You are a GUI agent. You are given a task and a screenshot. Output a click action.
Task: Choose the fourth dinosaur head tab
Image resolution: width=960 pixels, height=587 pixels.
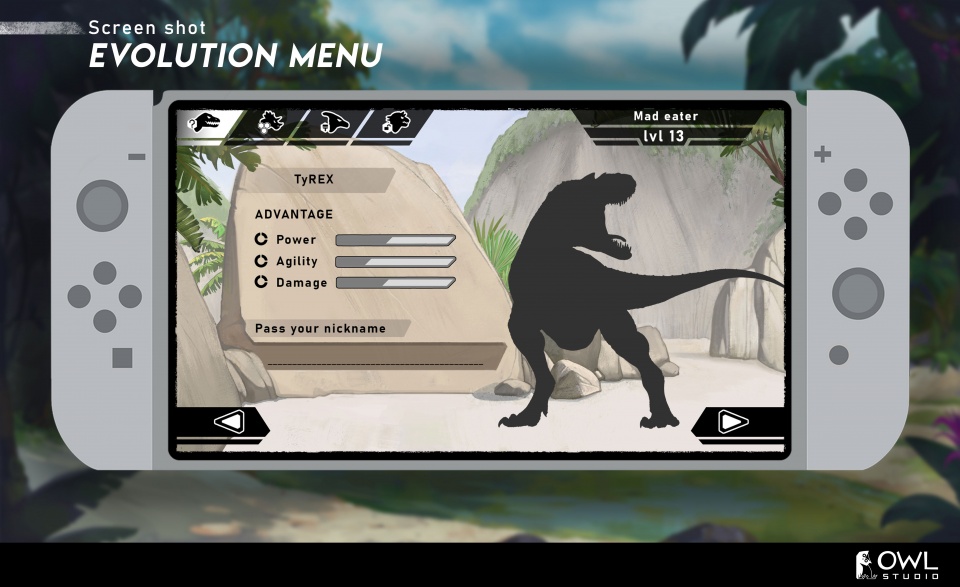point(397,123)
